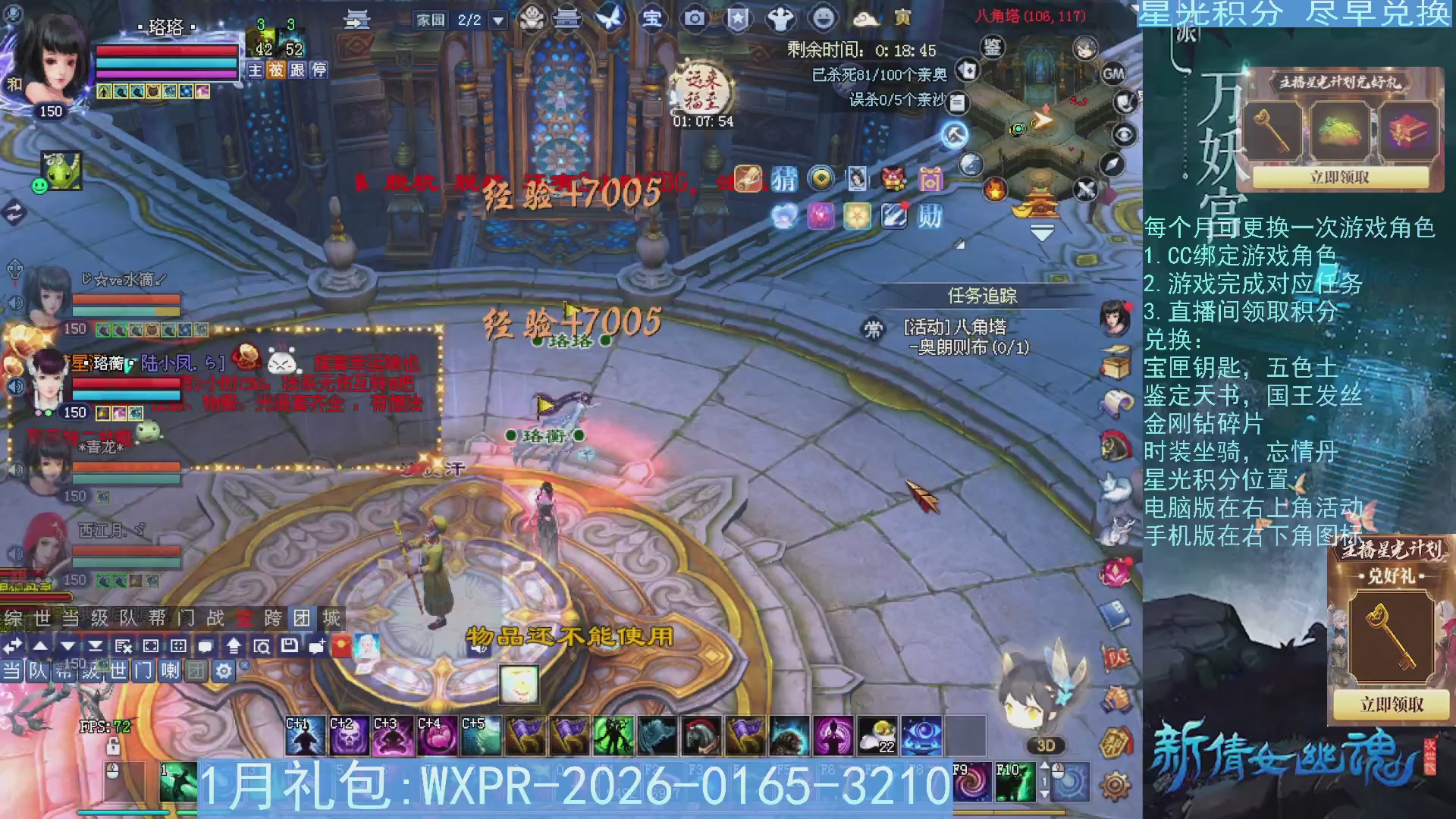Toggle the 3D minimap view button
1456x819 pixels.
tap(1045, 745)
